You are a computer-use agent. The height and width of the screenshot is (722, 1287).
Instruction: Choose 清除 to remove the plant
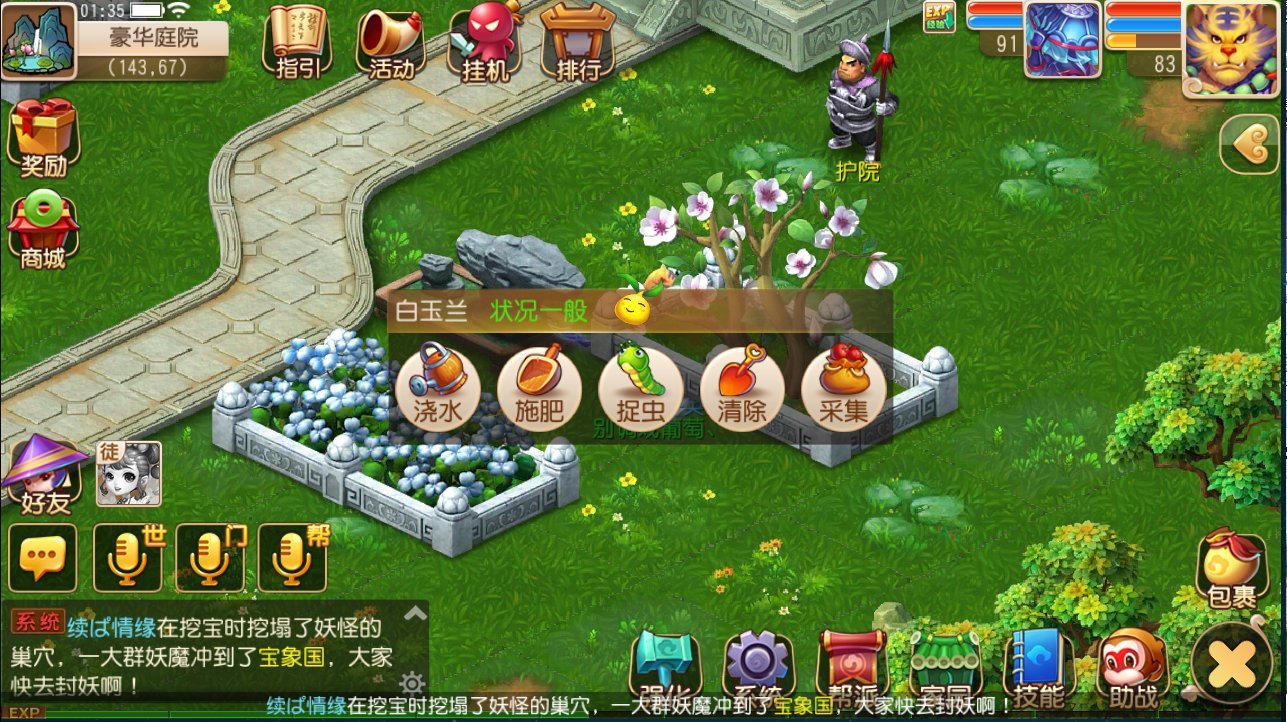point(742,389)
